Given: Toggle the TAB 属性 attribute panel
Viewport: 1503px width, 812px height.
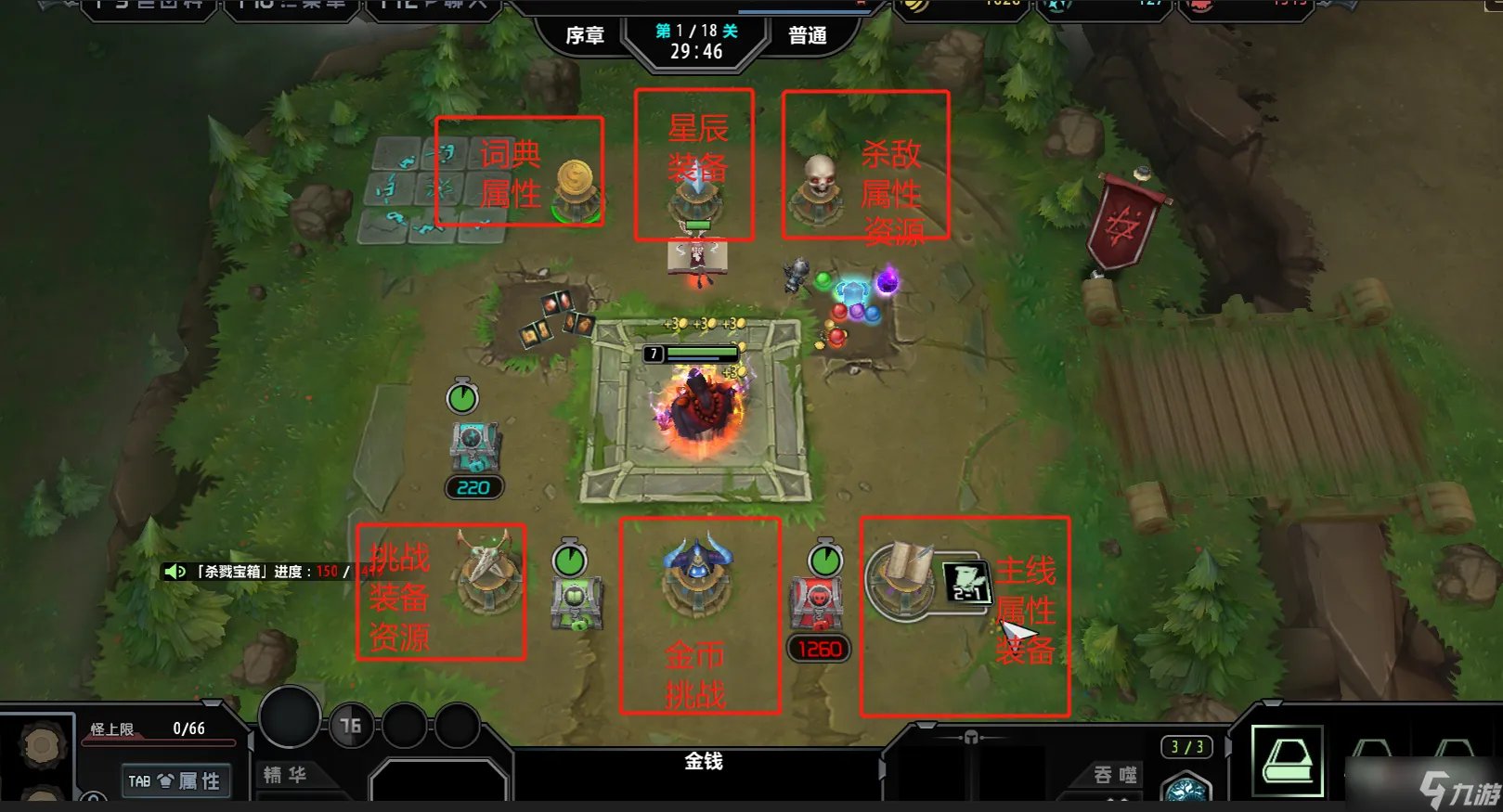Looking at the screenshot, I should tap(175, 780).
